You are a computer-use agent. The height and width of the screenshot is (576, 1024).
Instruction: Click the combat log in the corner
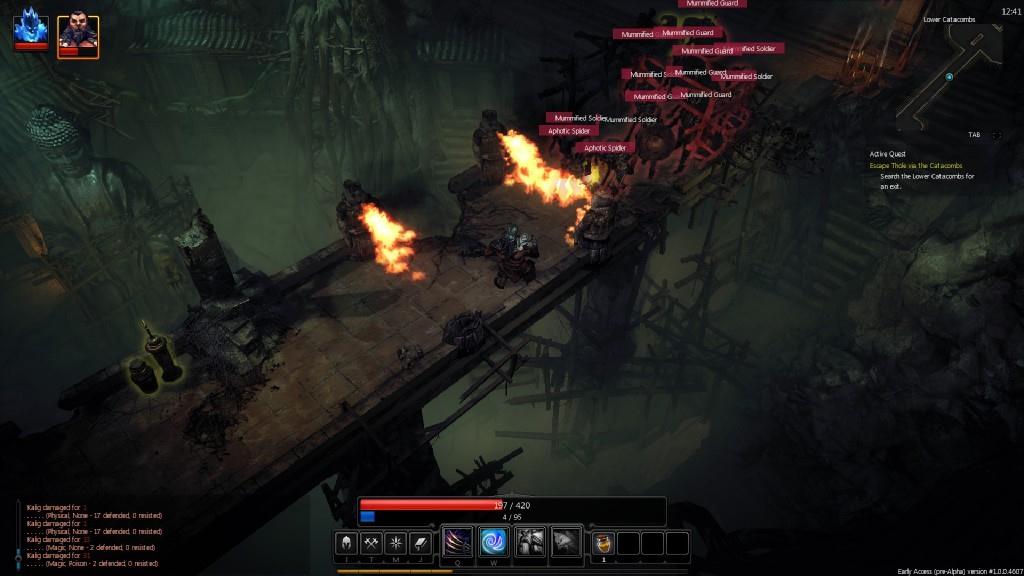[92, 535]
